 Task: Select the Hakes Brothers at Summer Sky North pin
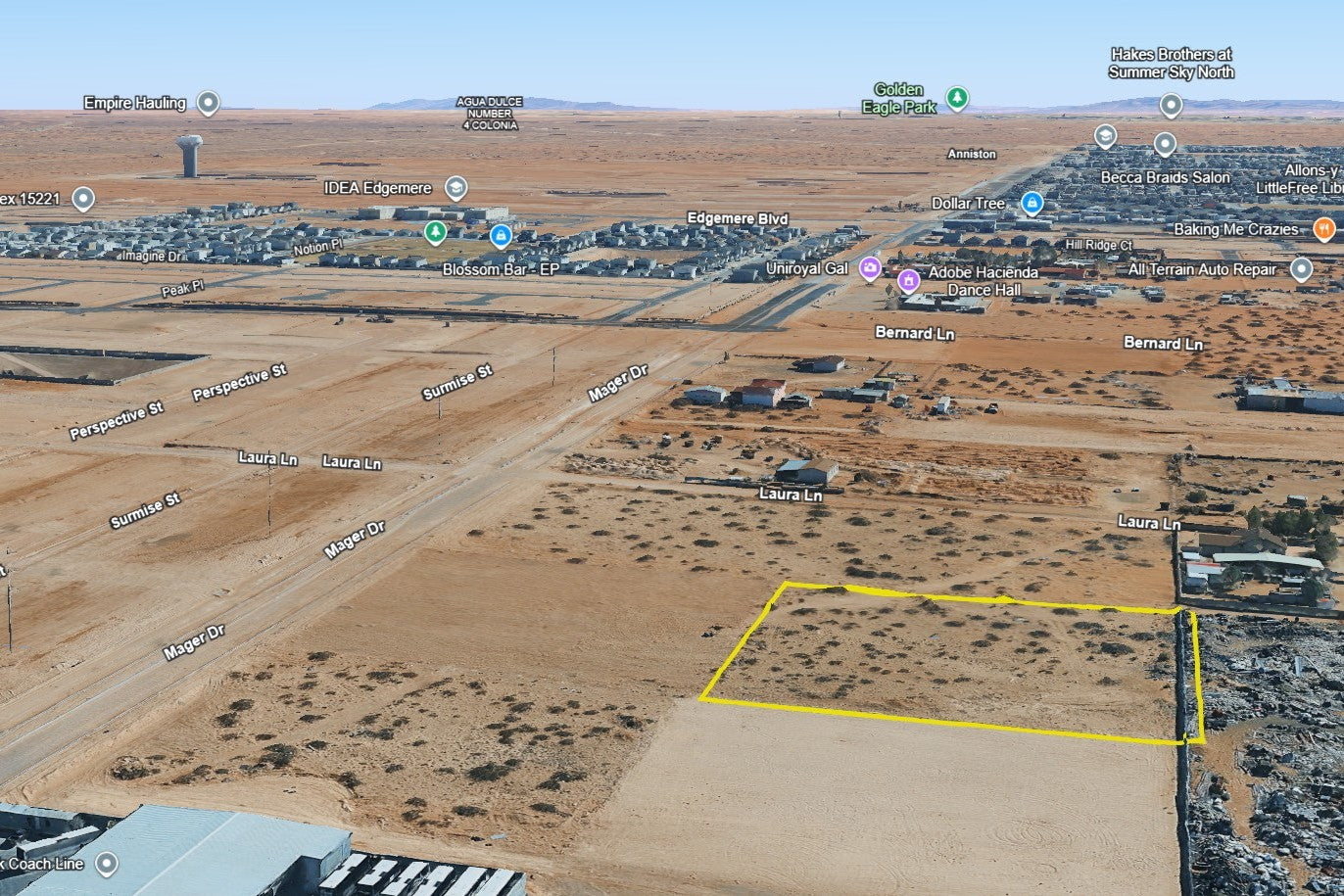[x=1171, y=105]
